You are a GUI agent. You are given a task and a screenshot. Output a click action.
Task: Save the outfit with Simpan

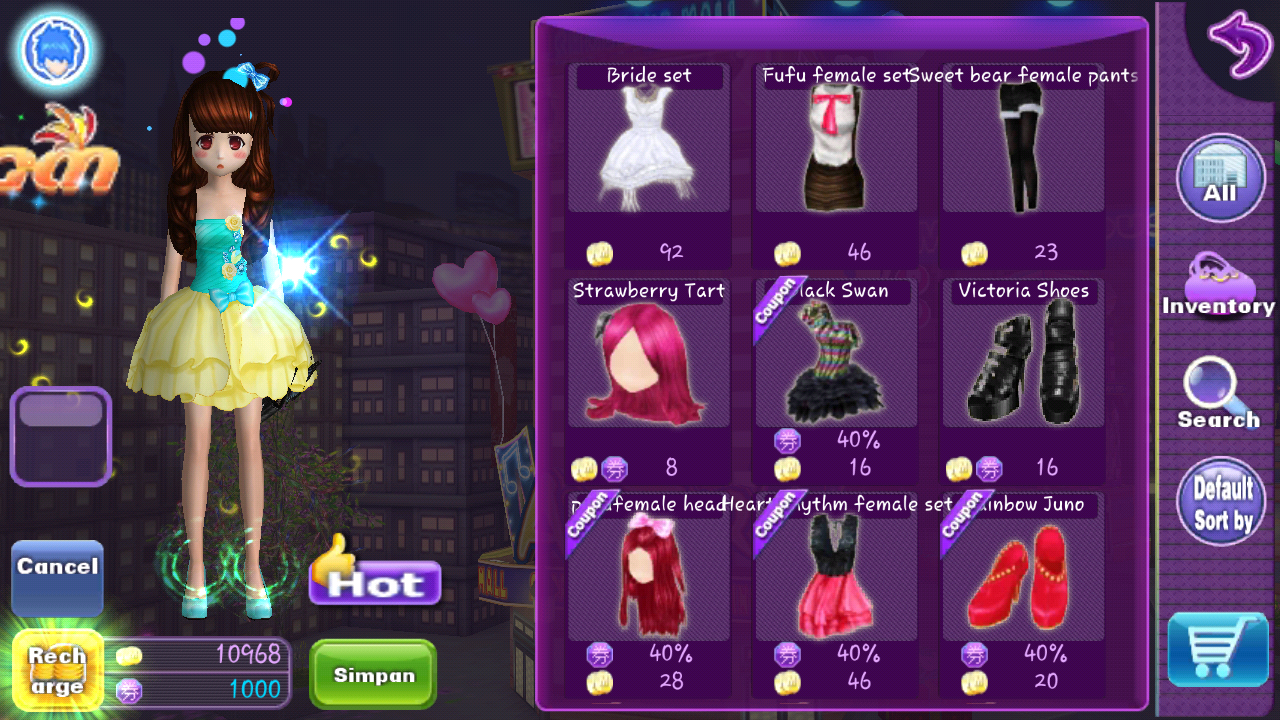(x=373, y=675)
